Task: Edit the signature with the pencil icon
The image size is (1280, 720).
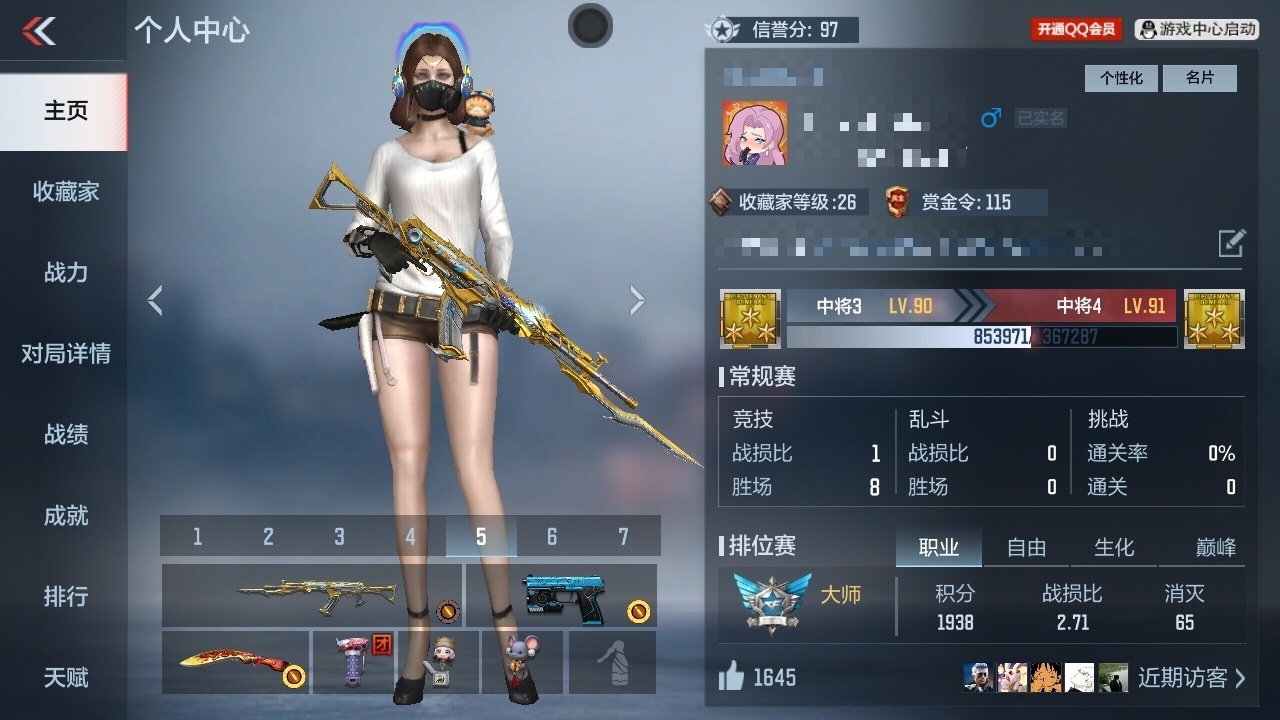Action: click(1231, 243)
